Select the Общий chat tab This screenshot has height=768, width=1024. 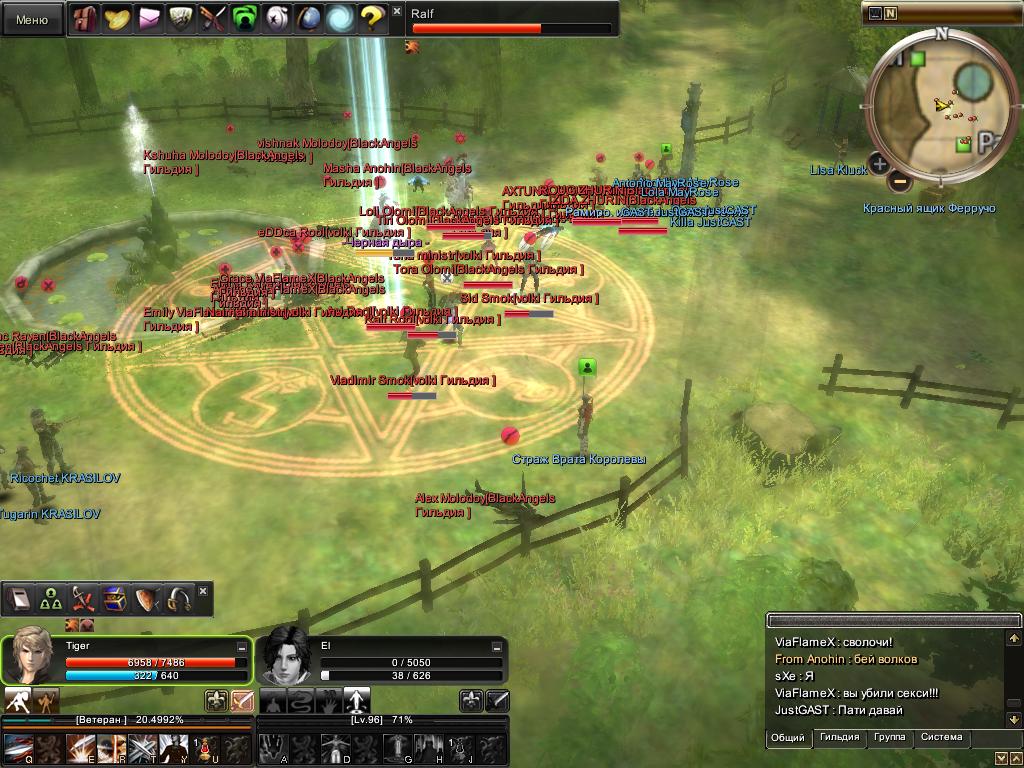(789, 738)
